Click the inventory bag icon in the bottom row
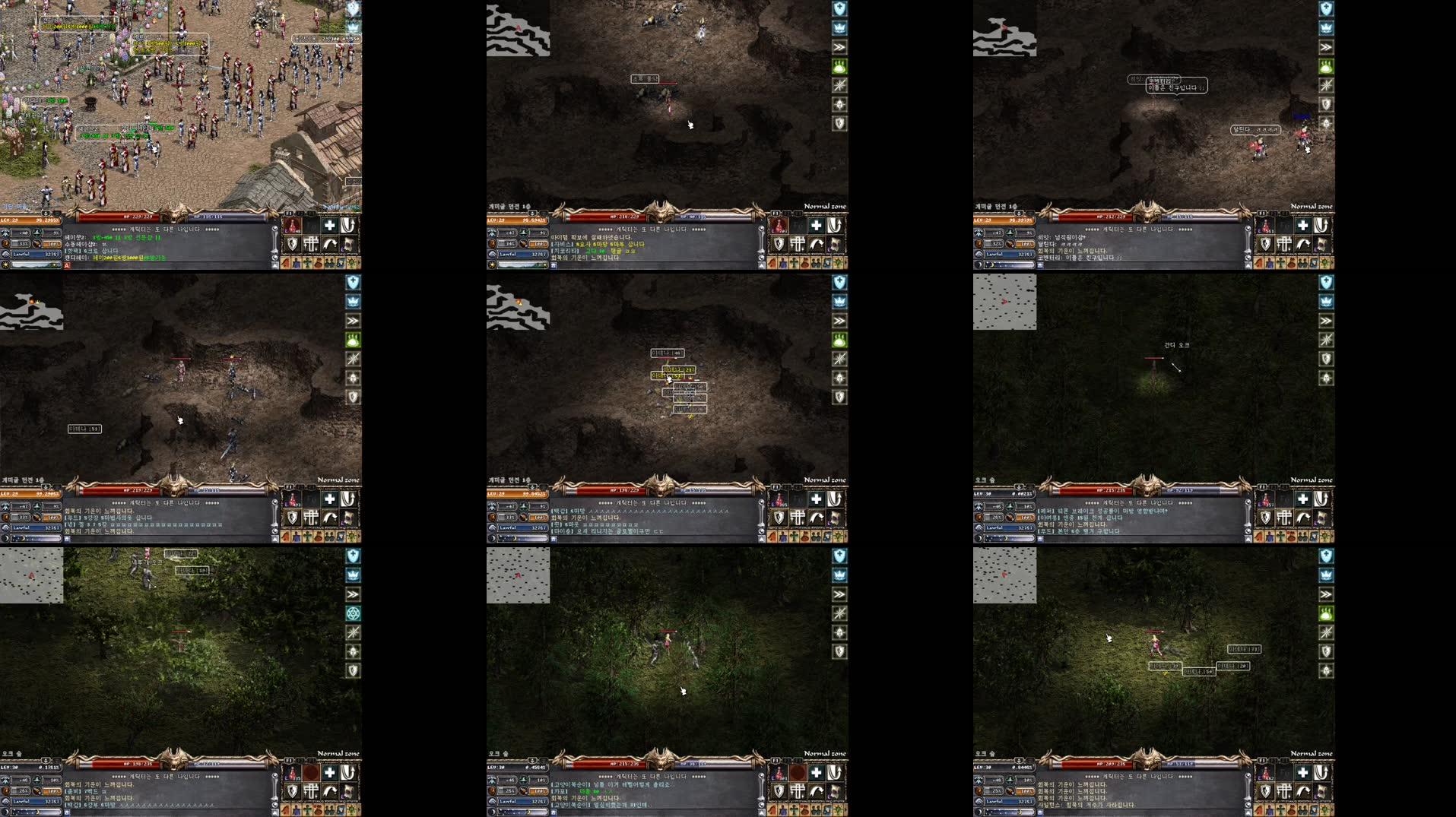Screen dimensions: 1456x817 pos(319,262)
